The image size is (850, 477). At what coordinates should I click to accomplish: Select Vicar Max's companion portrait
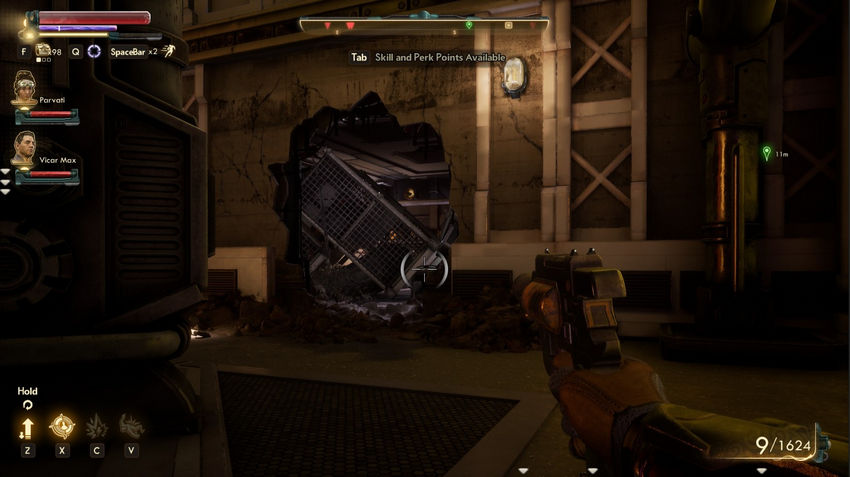click(24, 148)
